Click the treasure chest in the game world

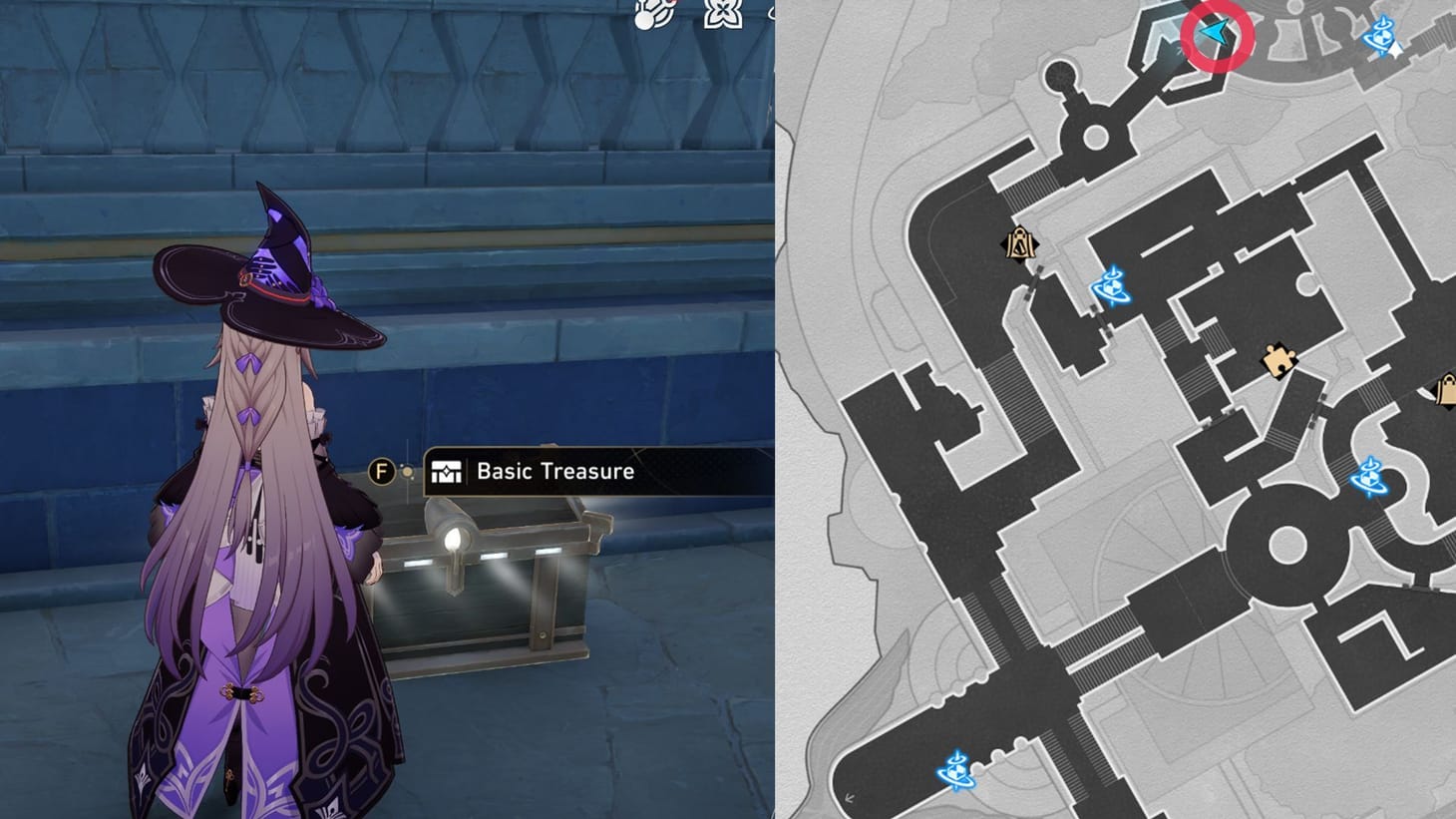point(489,579)
